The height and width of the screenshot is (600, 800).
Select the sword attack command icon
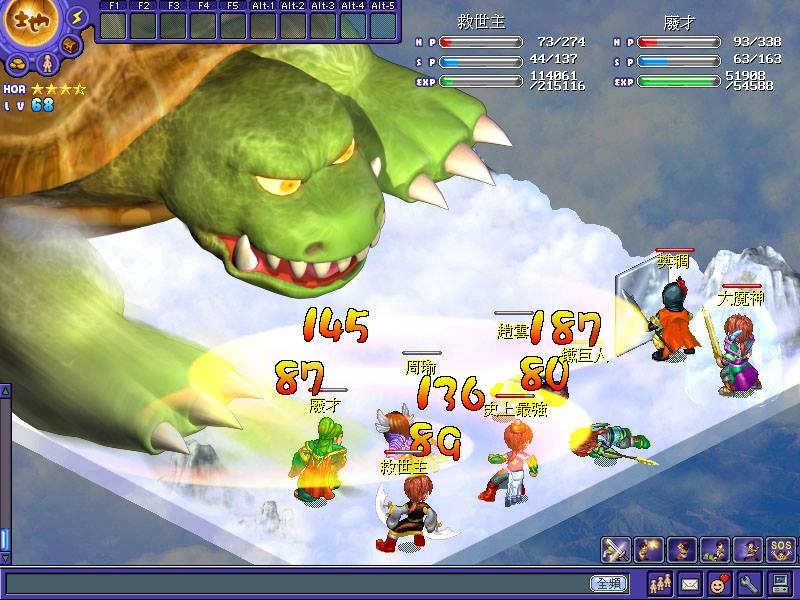tap(615, 549)
